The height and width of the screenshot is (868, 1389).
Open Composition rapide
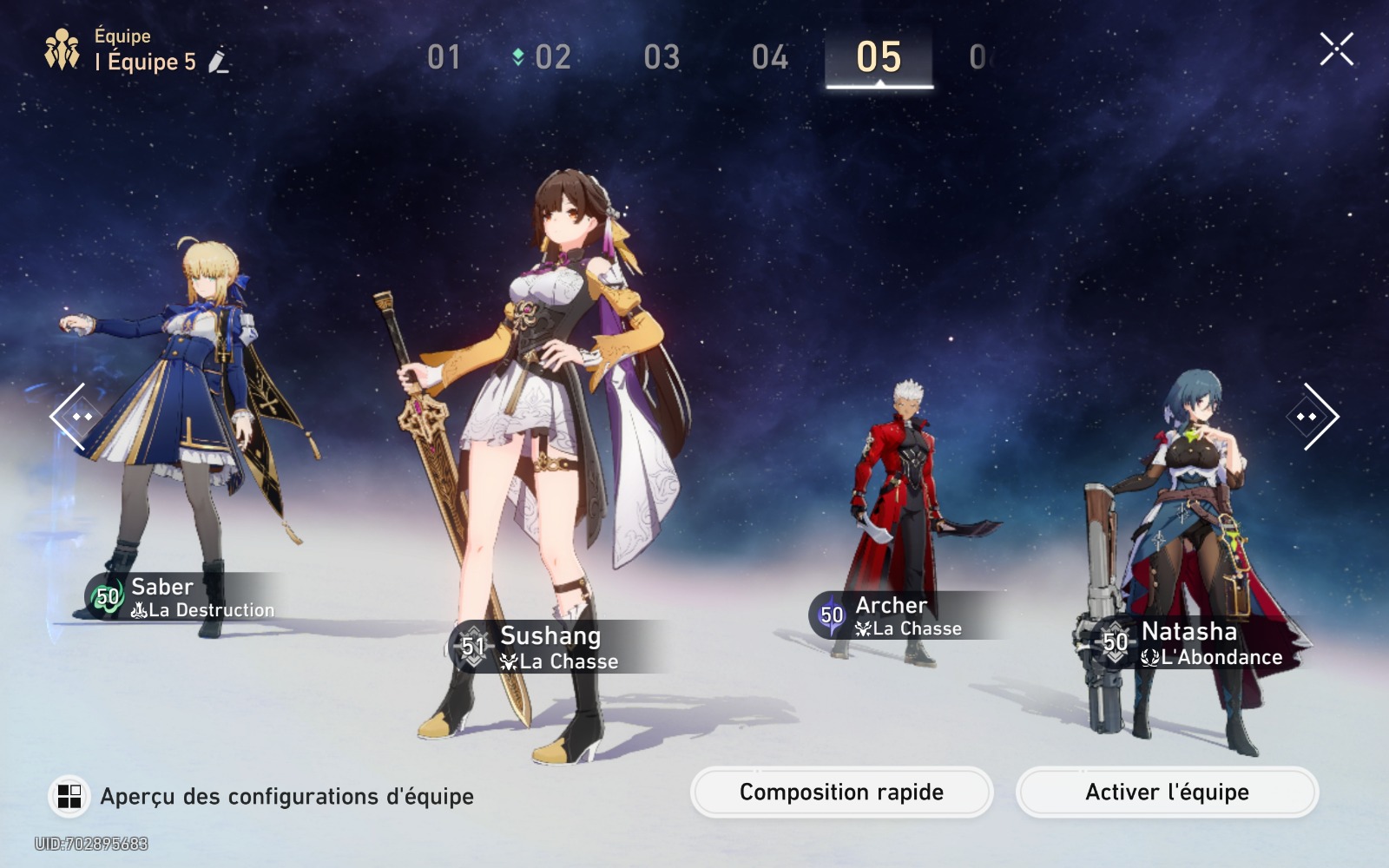click(x=841, y=792)
